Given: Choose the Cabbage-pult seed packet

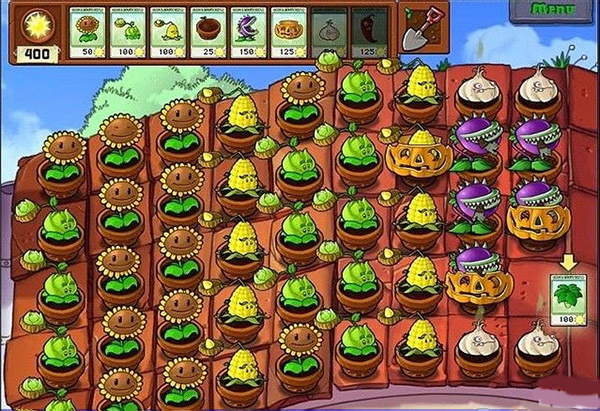Looking at the screenshot, I should pos(128,32).
